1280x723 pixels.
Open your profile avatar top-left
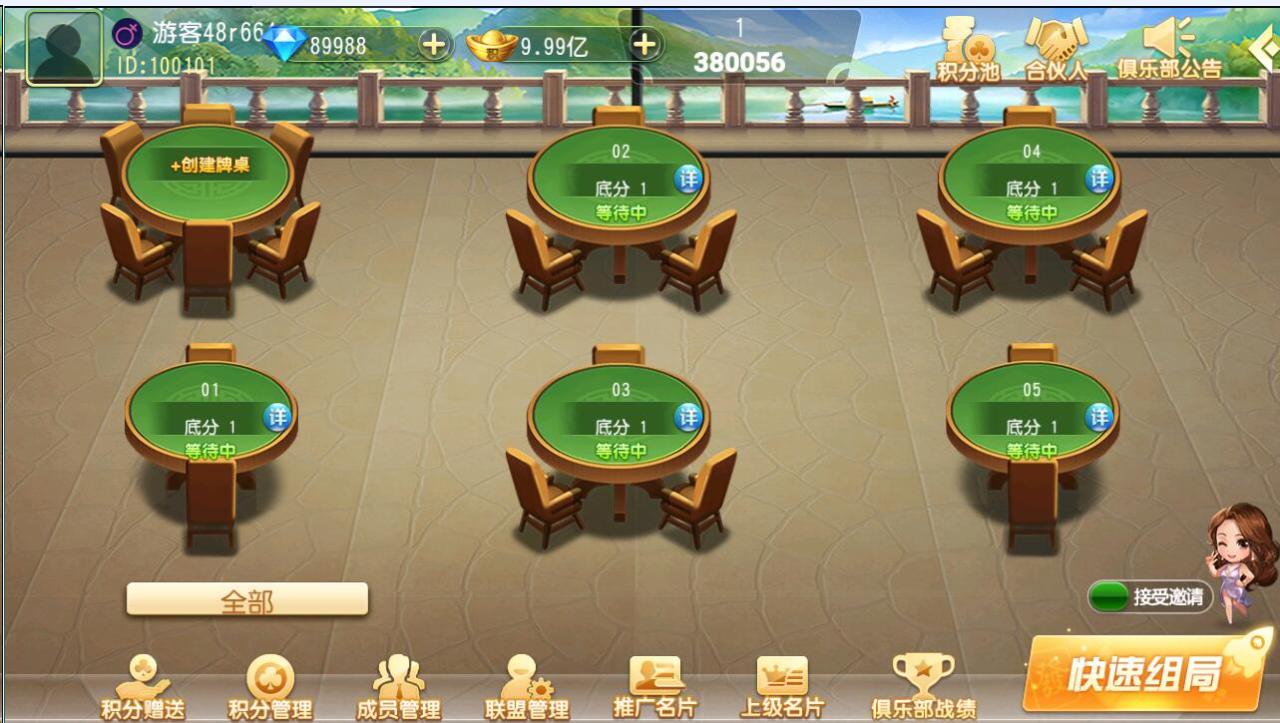[x=65, y=44]
